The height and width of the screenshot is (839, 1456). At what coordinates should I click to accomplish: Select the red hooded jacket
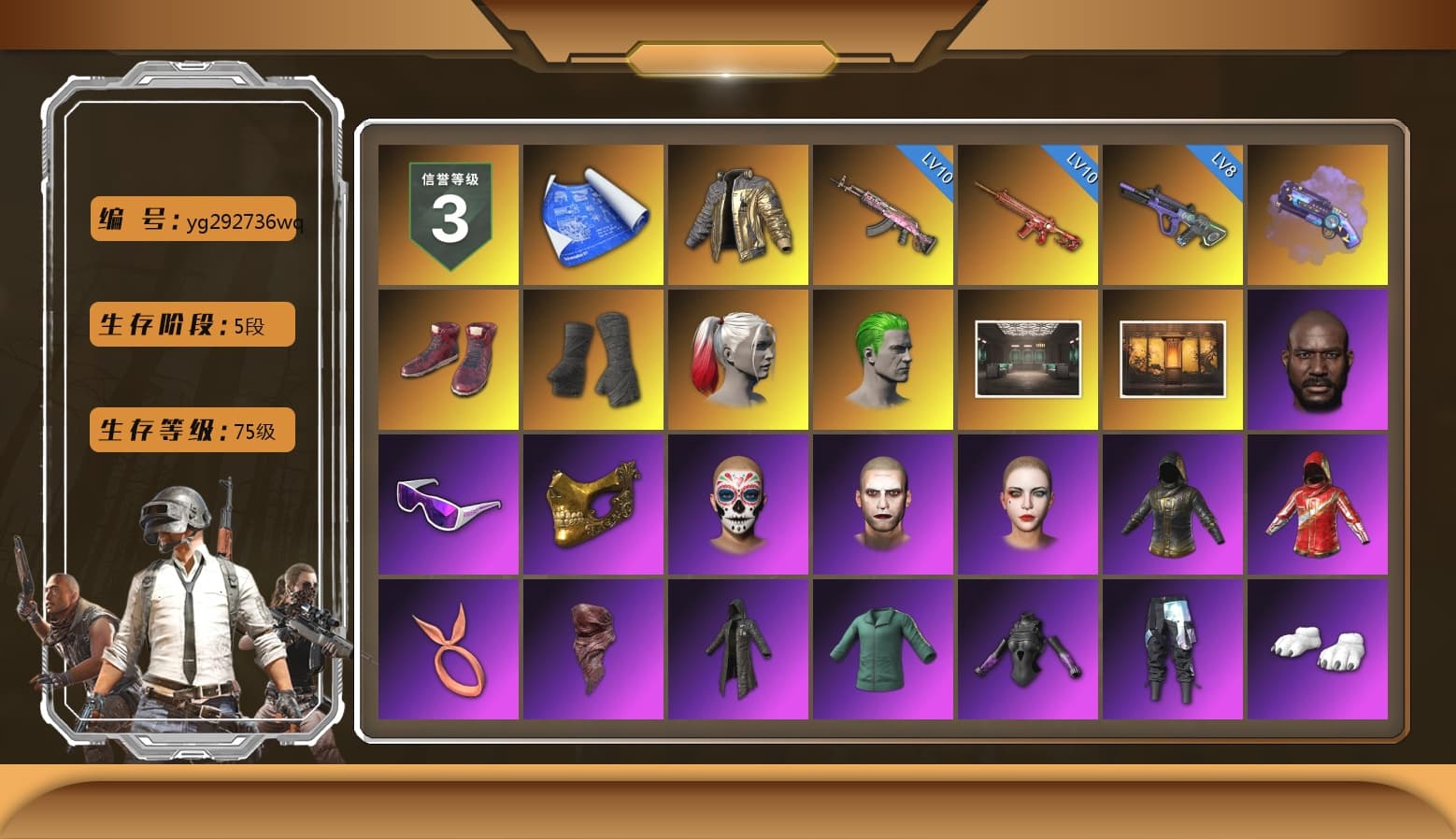[x=1319, y=505]
